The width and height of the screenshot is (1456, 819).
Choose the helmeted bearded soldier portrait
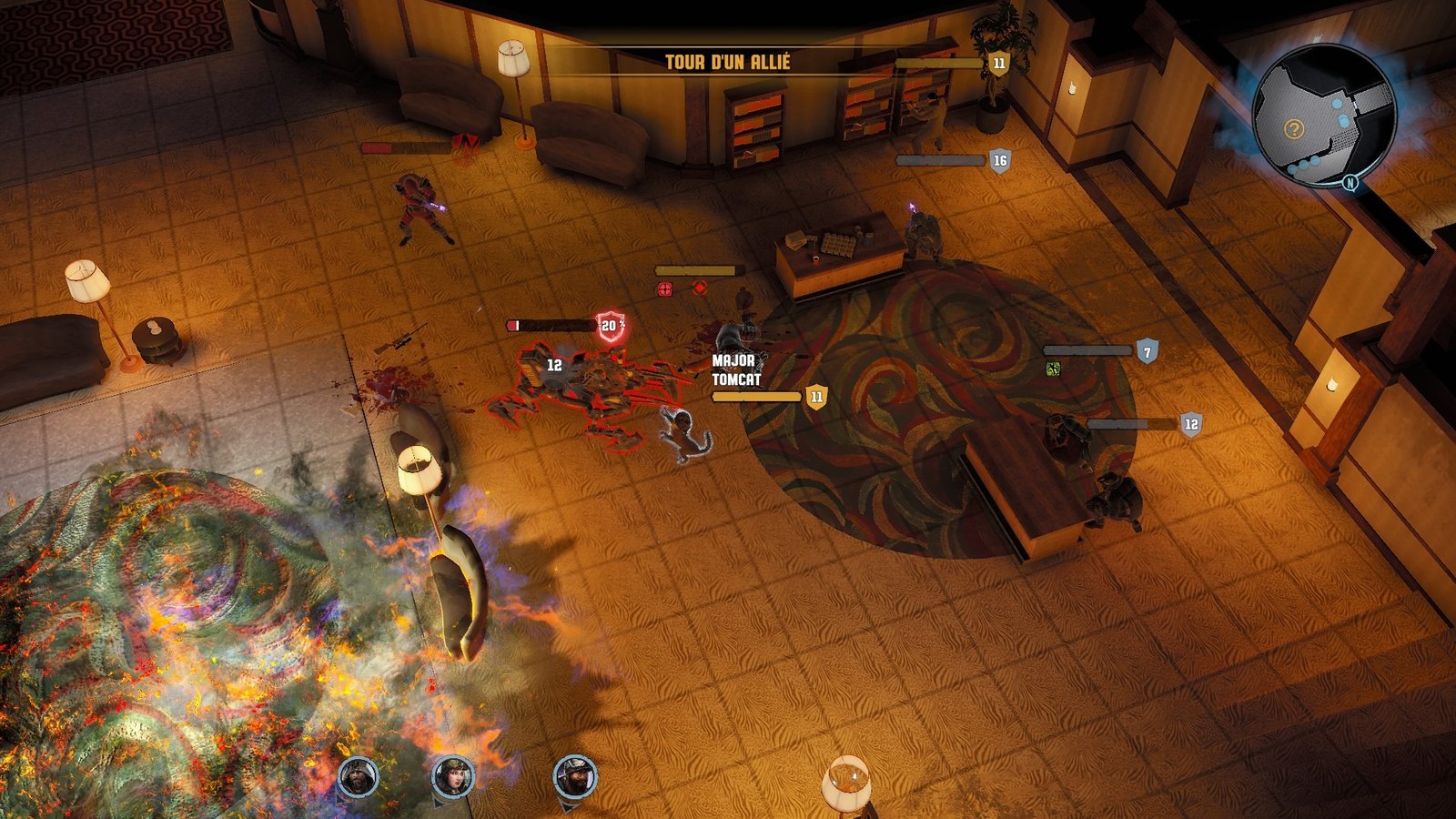[575, 776]
